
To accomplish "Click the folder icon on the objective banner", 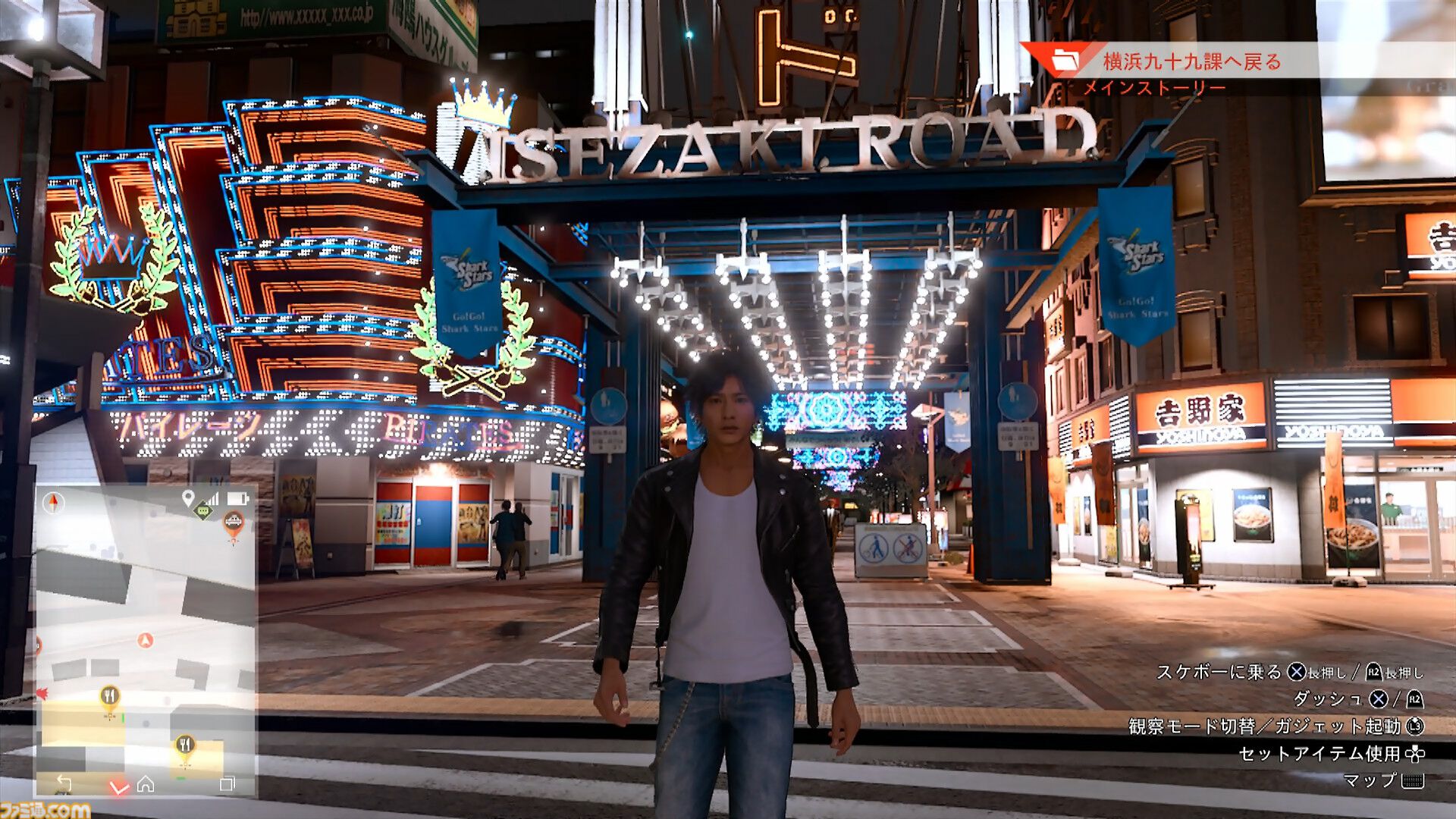I will click(1065, 61).
